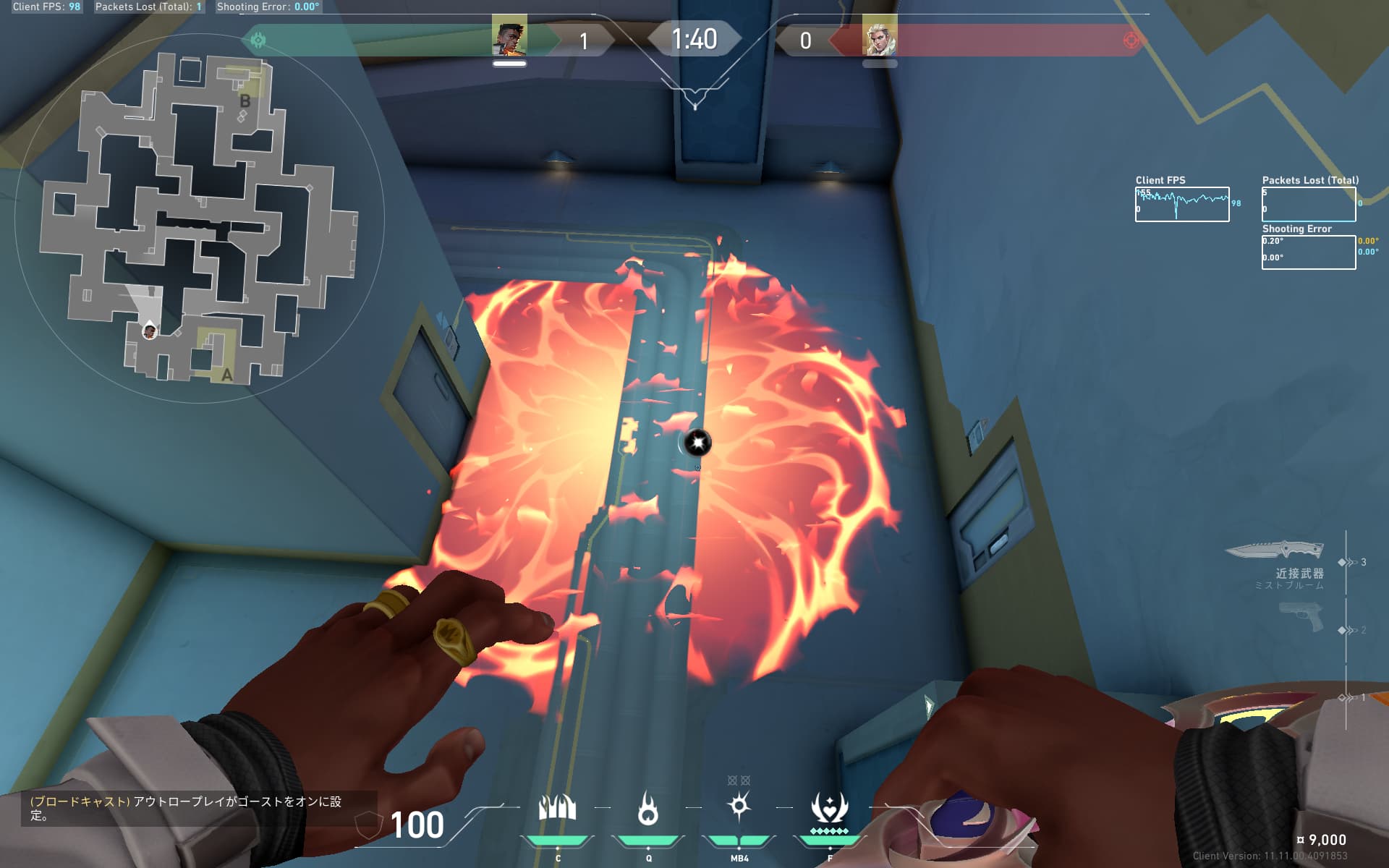Open the Client FPS performance graph

1181,204
